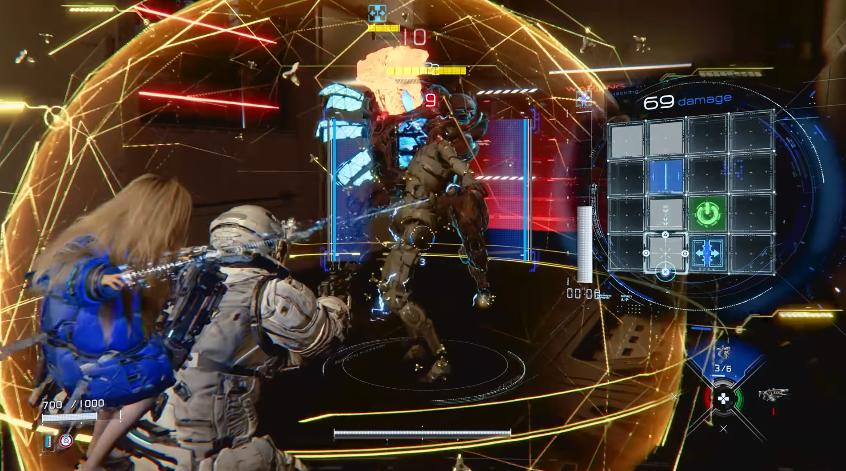846x471 pixels.
Task: Choose the blue double-arrow tile
Action: click(707, 253)
